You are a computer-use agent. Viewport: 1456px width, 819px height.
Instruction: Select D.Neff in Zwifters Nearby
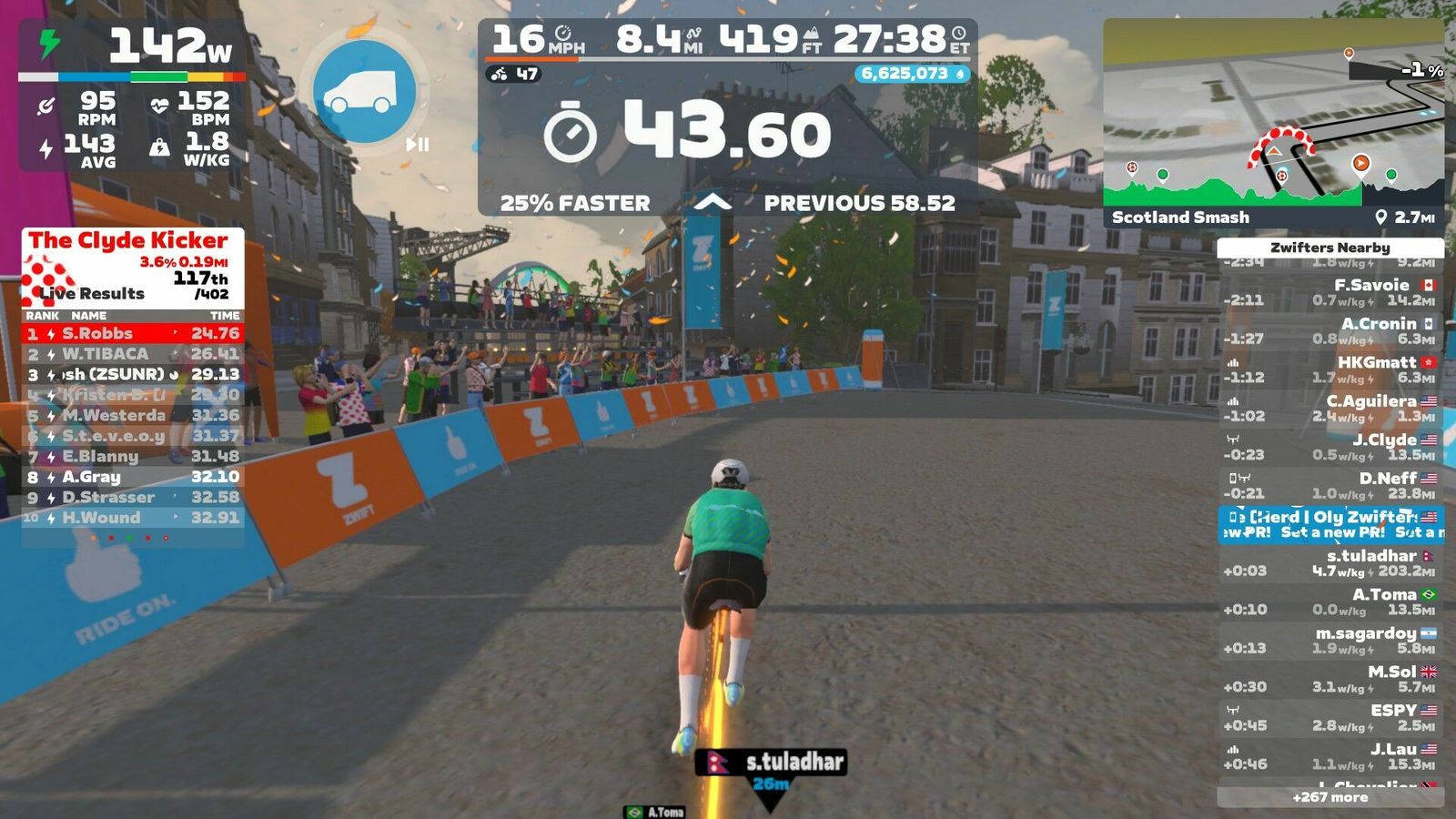[x=1330, y=486]
